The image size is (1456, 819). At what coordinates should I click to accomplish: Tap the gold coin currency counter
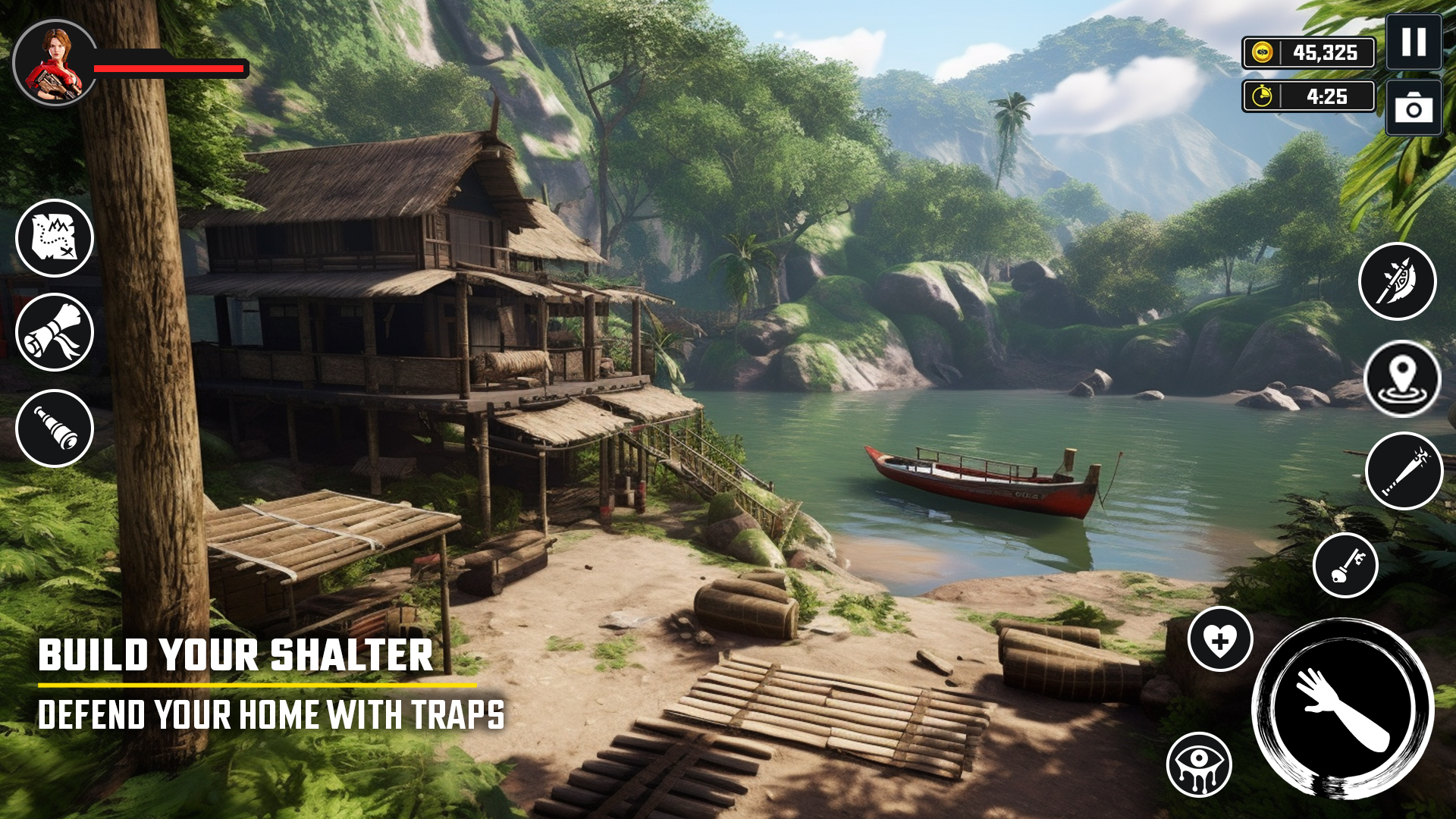[1308, 53]
